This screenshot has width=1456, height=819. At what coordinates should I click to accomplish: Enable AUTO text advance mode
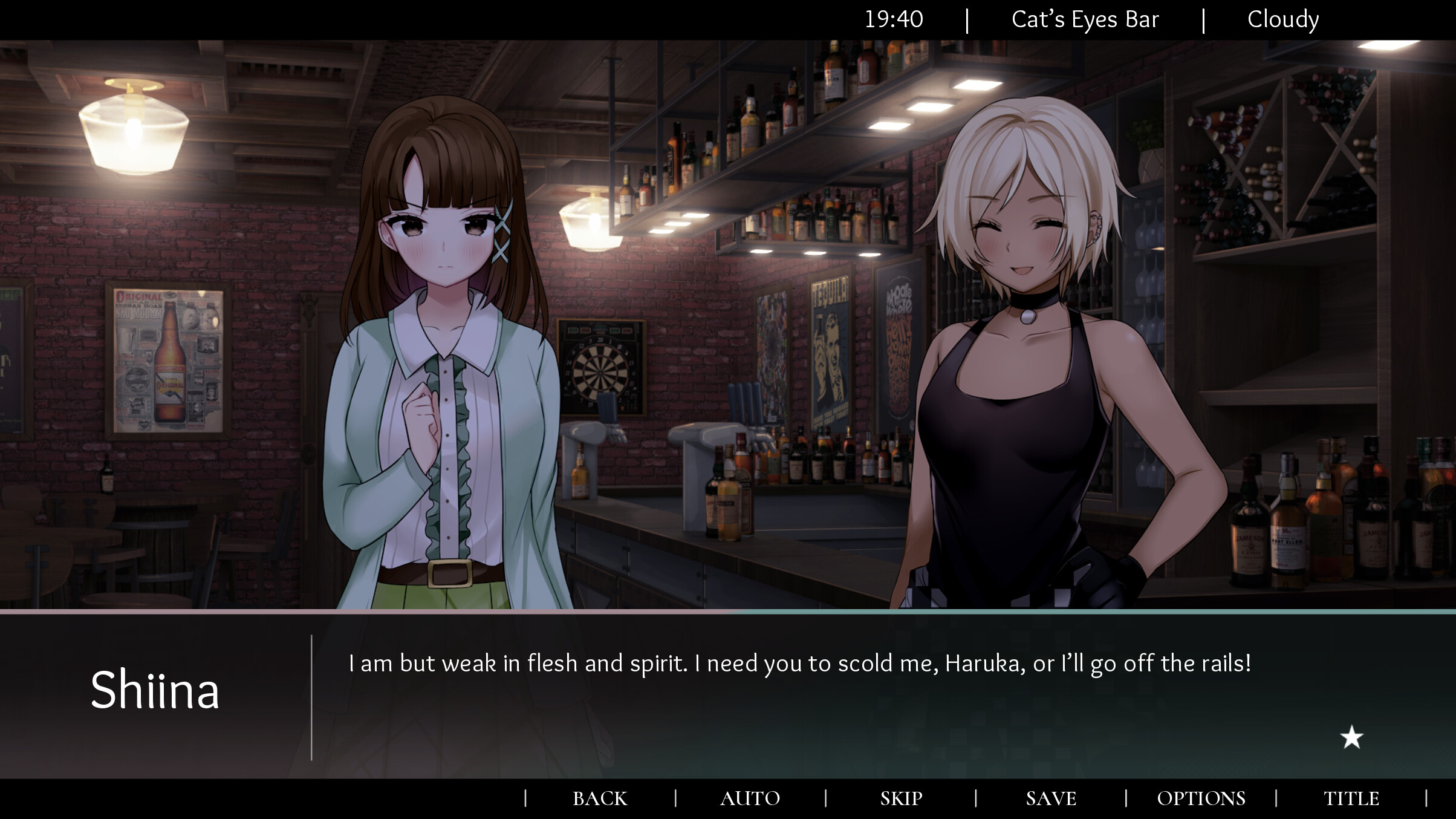(750, 798)
